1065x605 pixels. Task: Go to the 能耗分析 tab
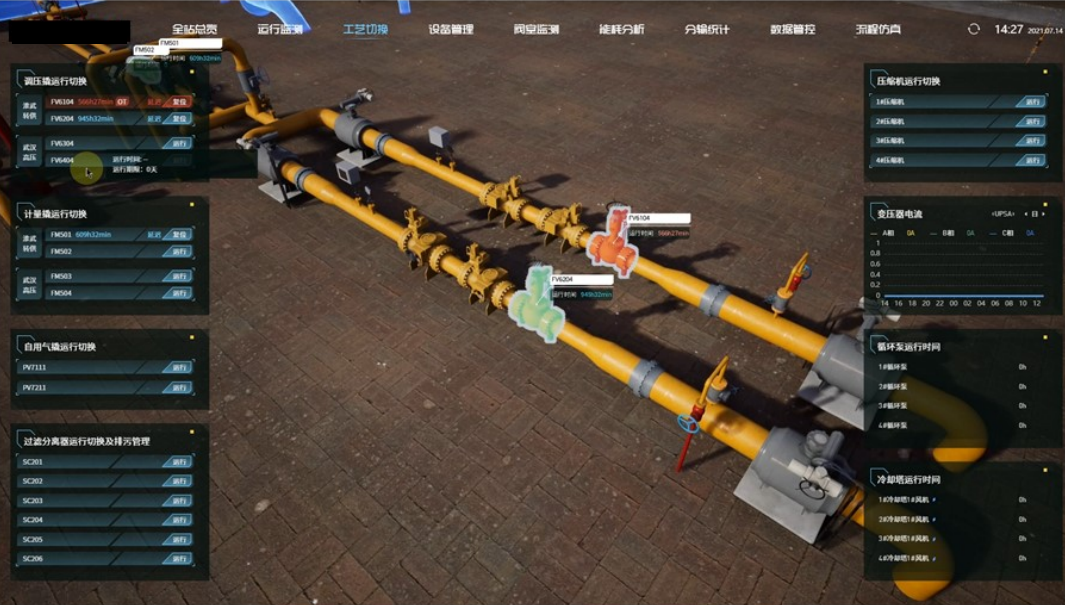pos(622,29)
